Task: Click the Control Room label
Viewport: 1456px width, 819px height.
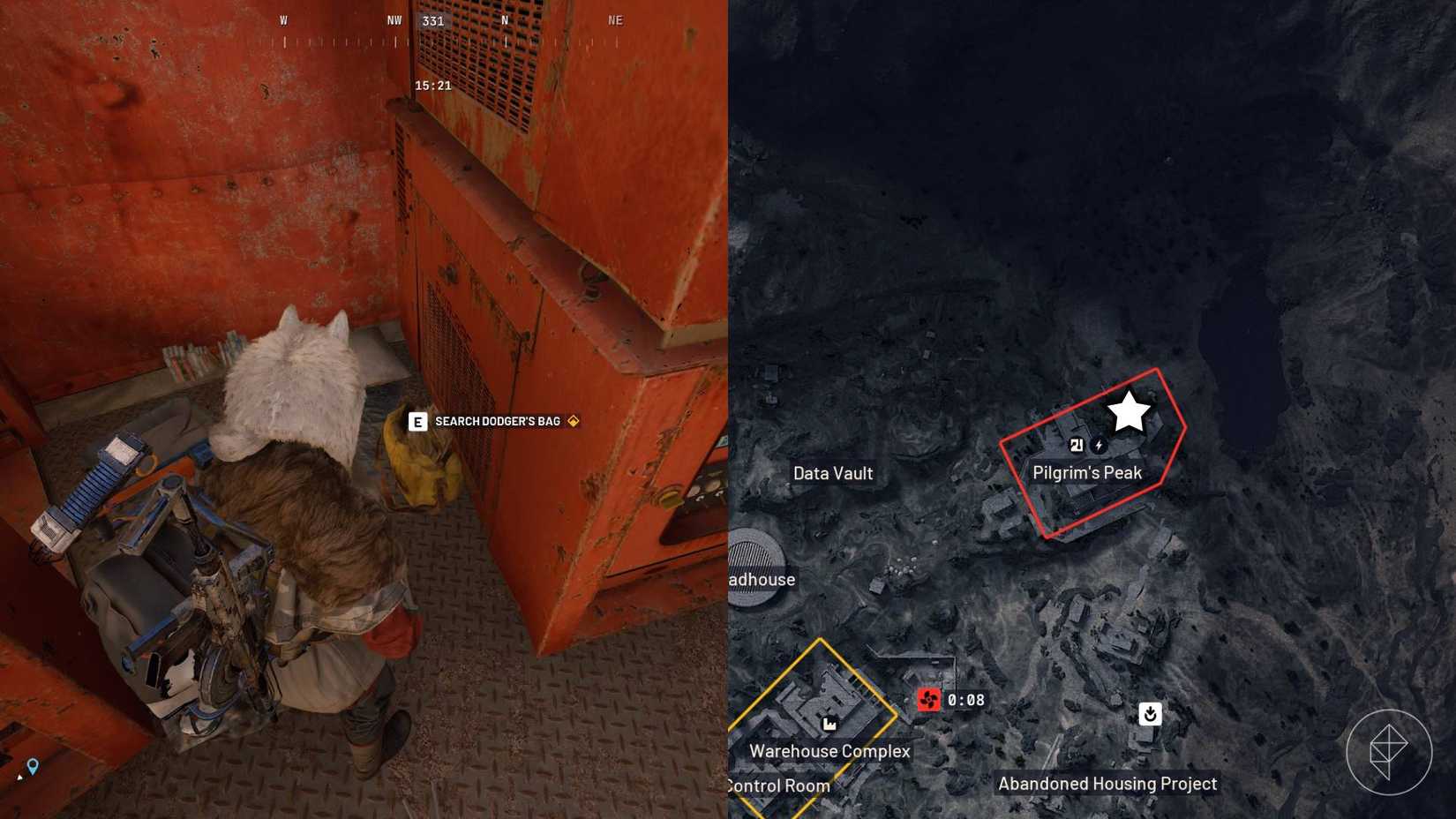Action: (x=777, y=785)
